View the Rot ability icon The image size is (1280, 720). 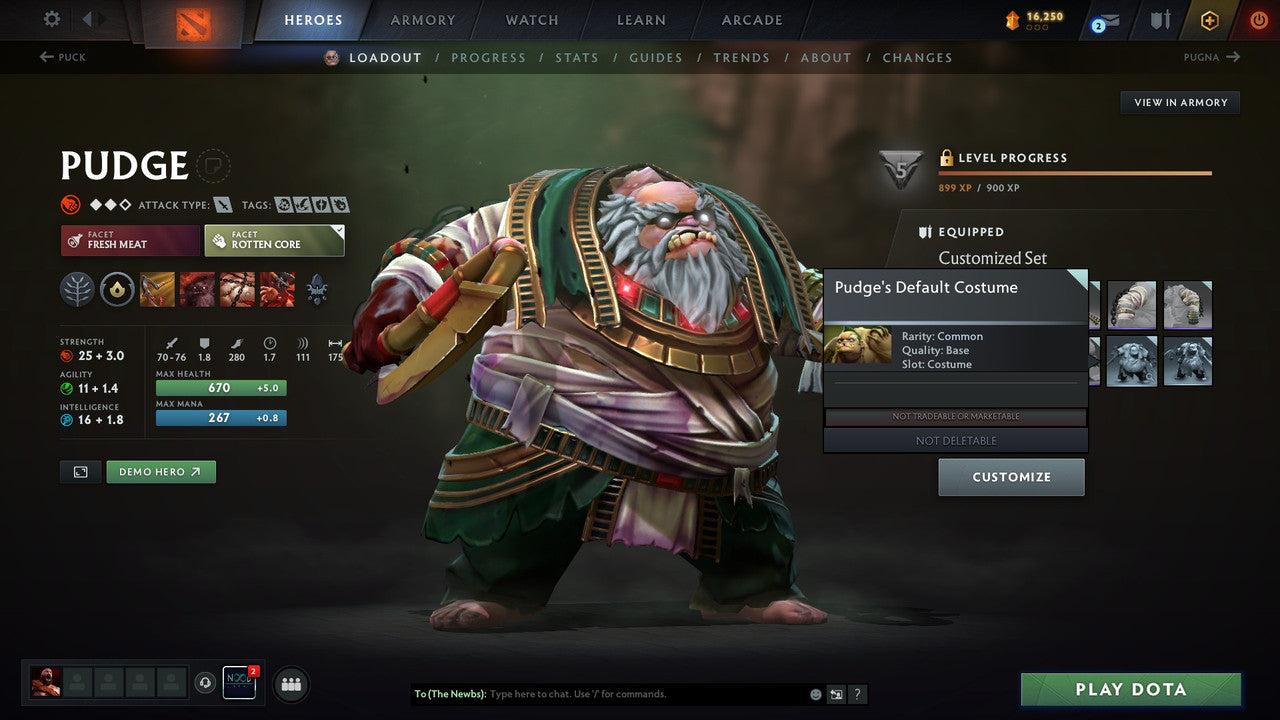tap(196, 288)
